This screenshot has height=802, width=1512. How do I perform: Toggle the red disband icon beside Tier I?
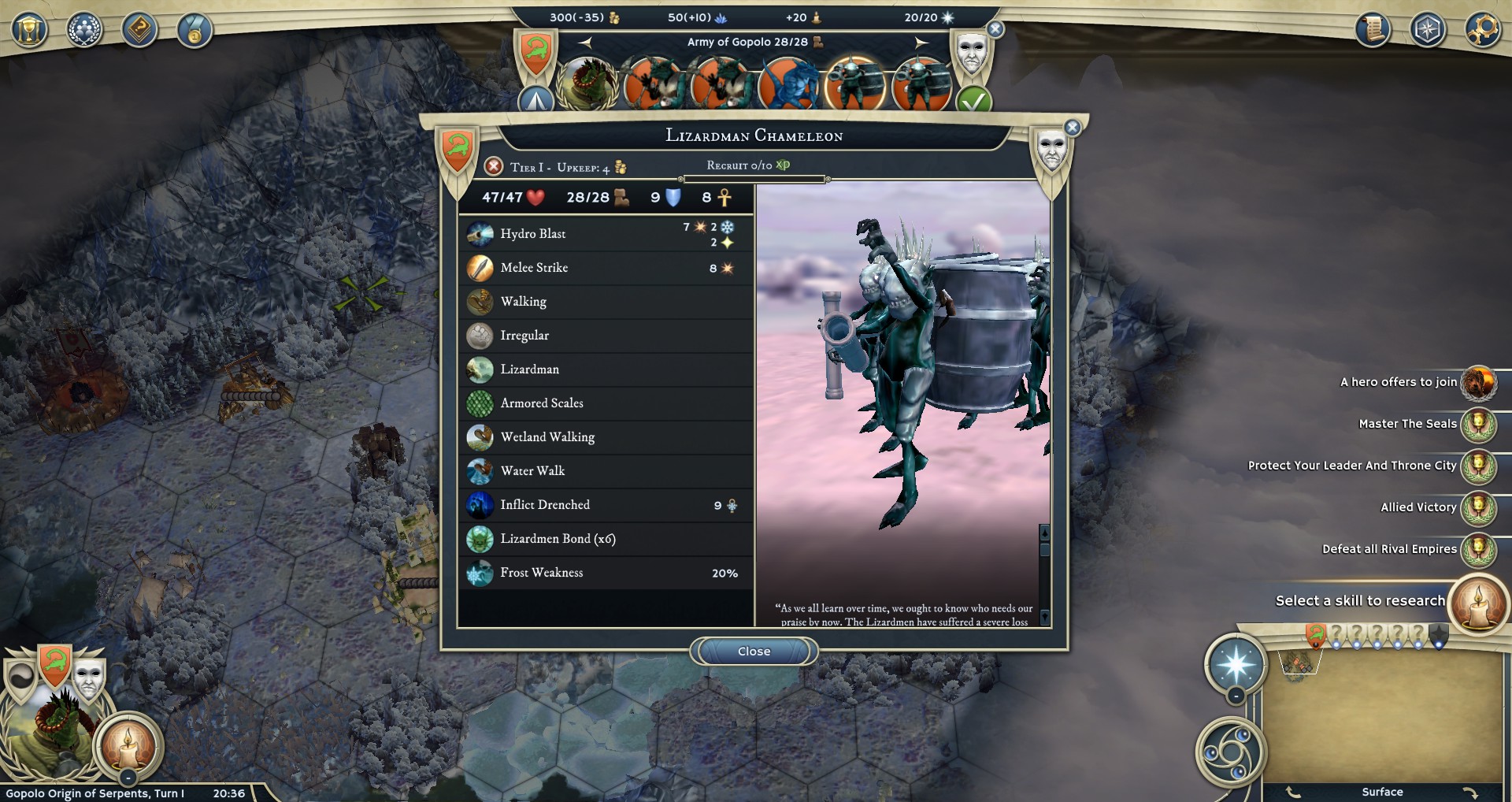point(494,166)
